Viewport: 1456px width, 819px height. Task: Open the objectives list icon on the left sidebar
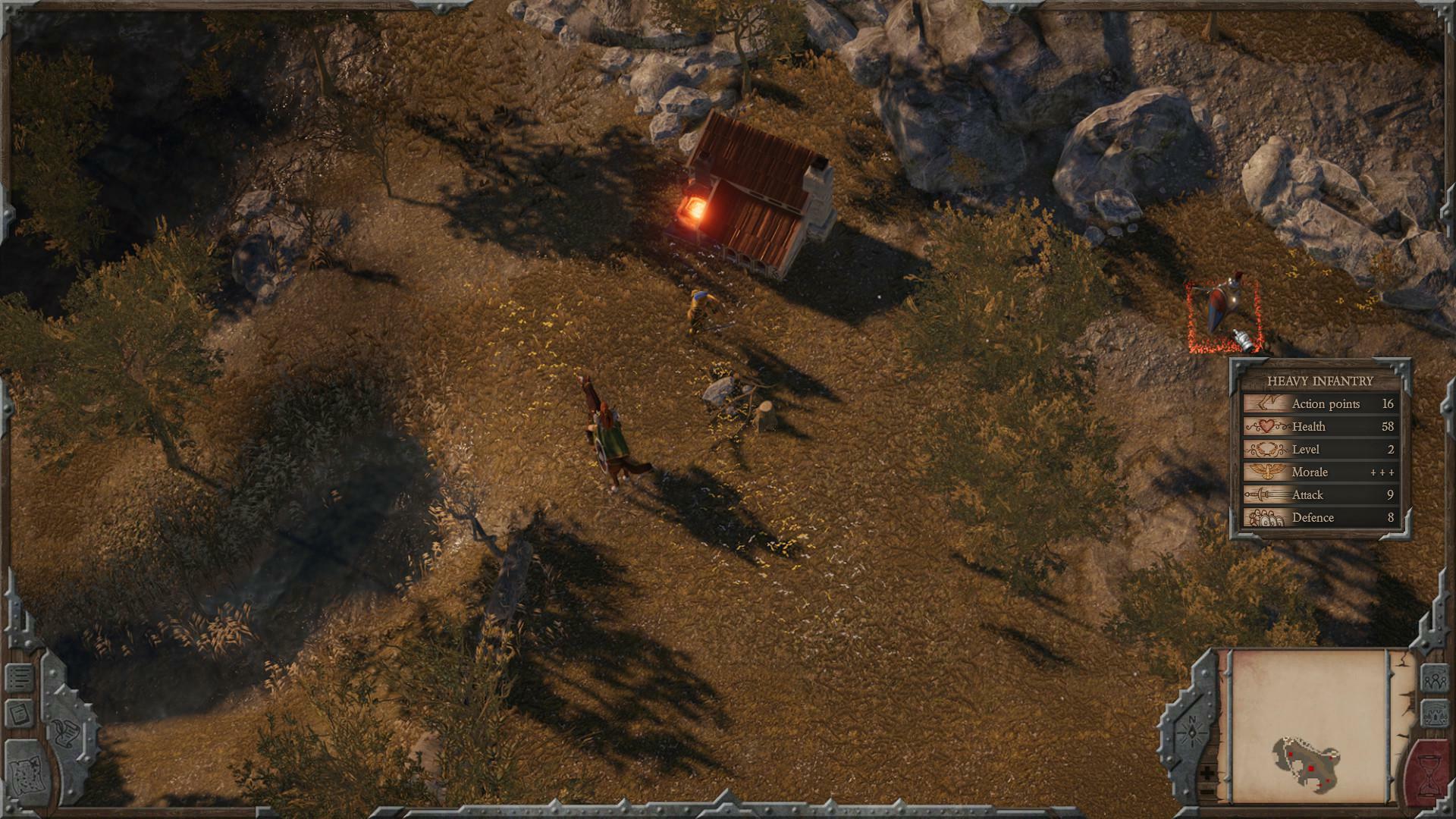click(18, 677)
